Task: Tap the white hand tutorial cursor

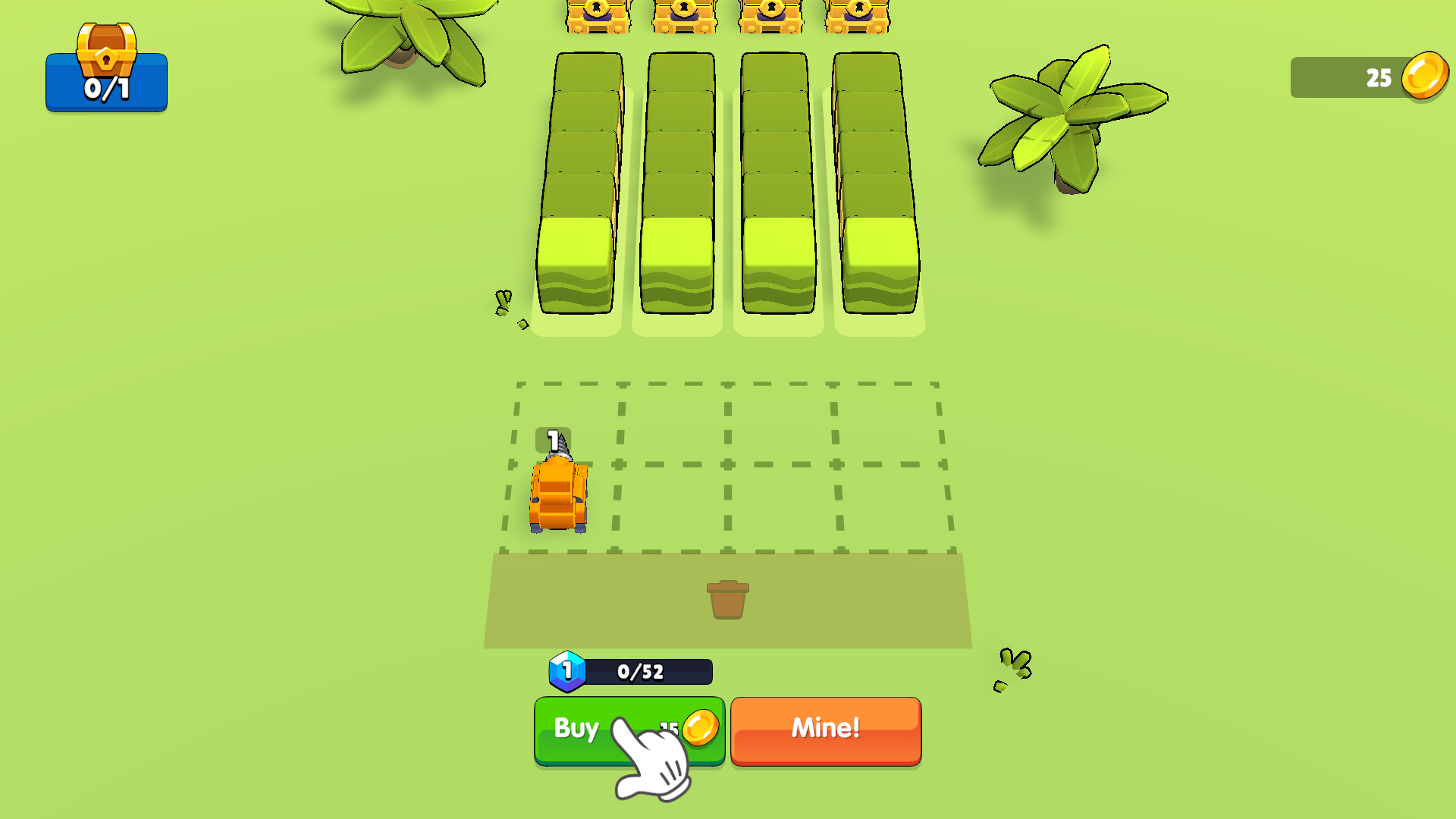Action: coord(652,758)
